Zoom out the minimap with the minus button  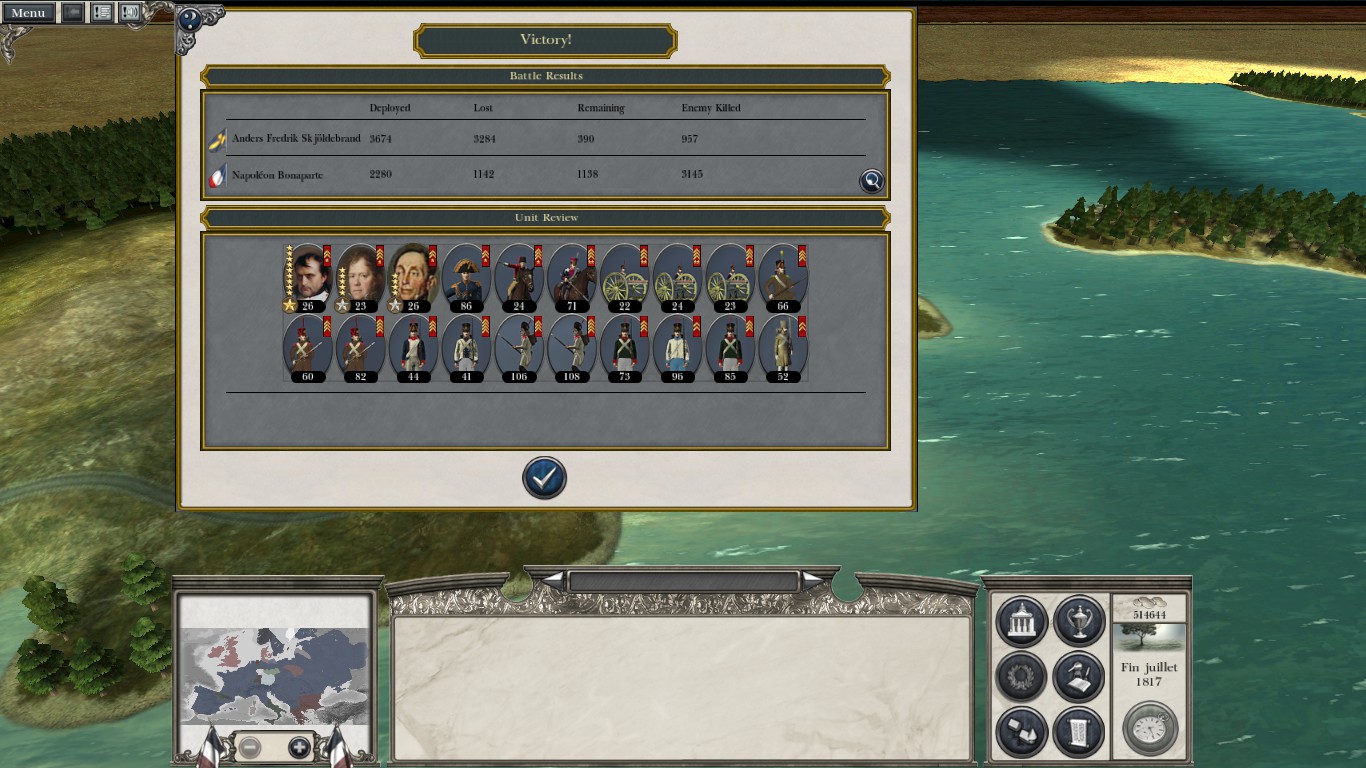250,747
